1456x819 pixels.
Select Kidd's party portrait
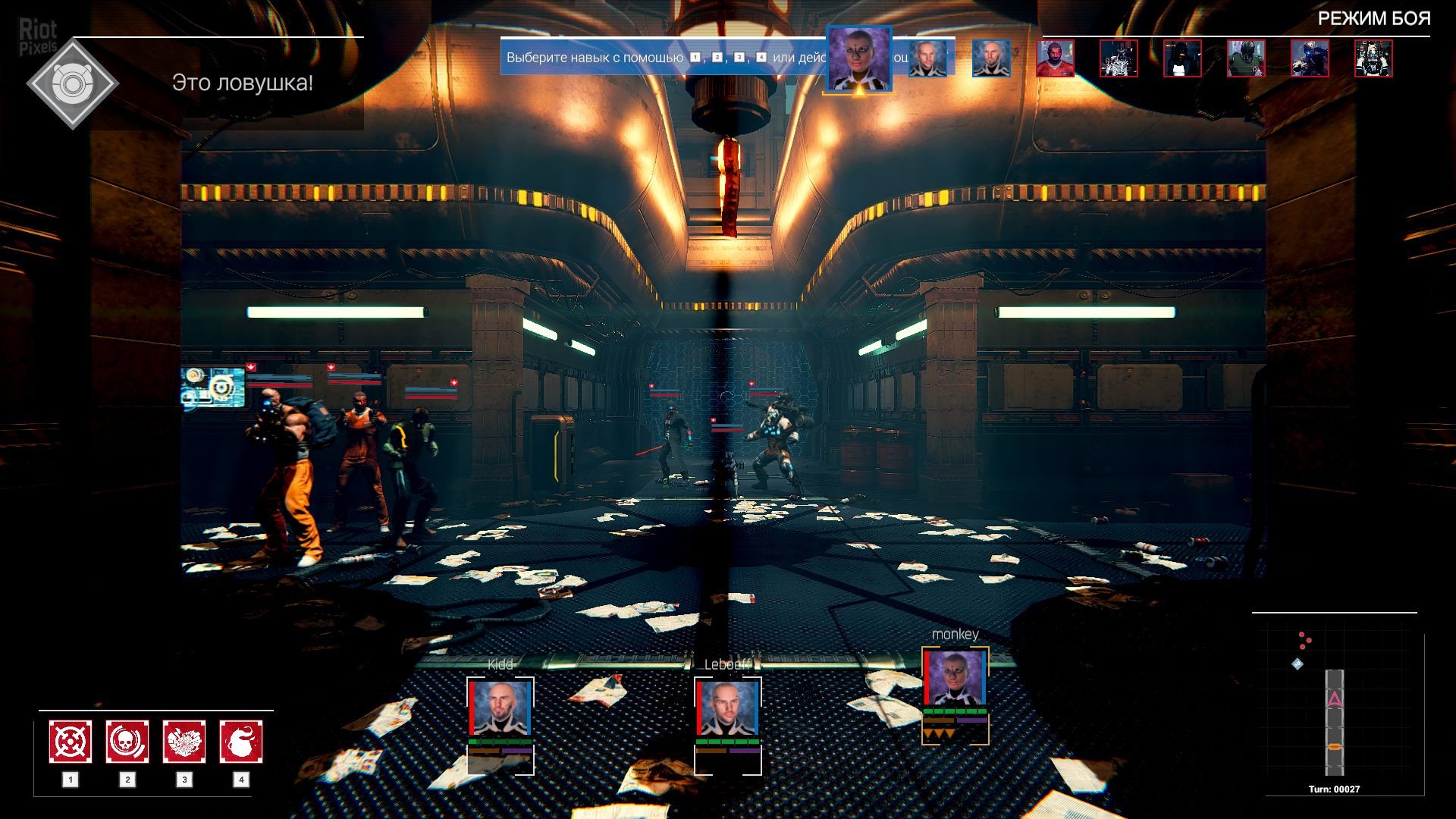pos(500,708)
